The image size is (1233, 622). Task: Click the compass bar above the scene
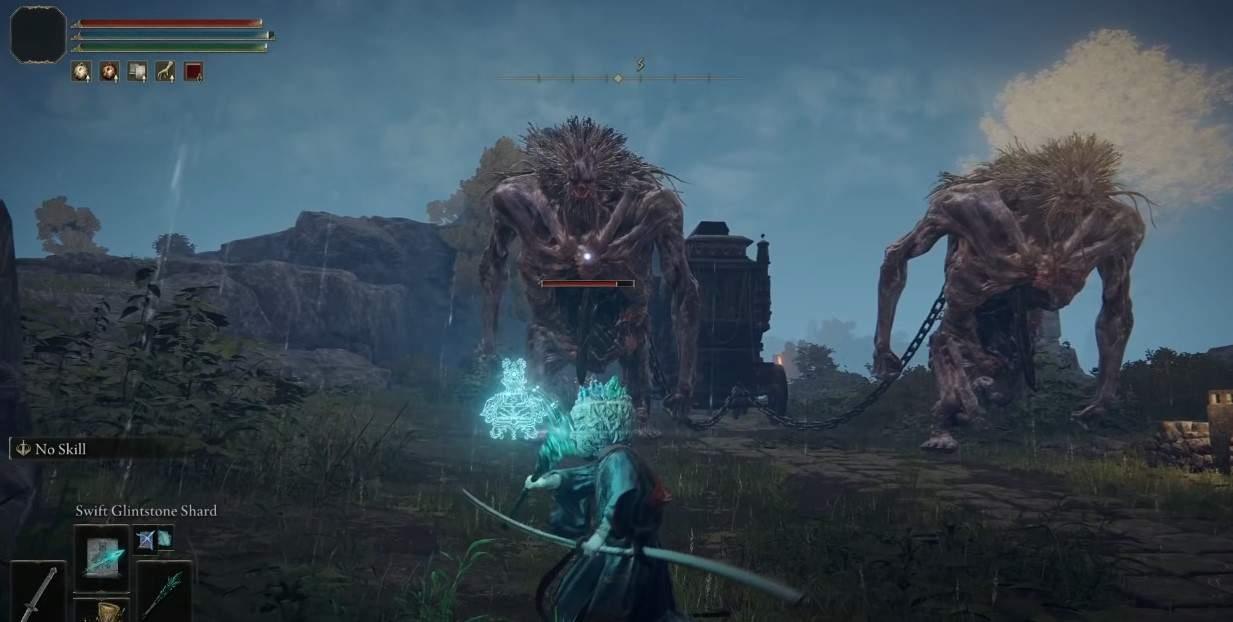pyautogui.click(x=618, y=77)
